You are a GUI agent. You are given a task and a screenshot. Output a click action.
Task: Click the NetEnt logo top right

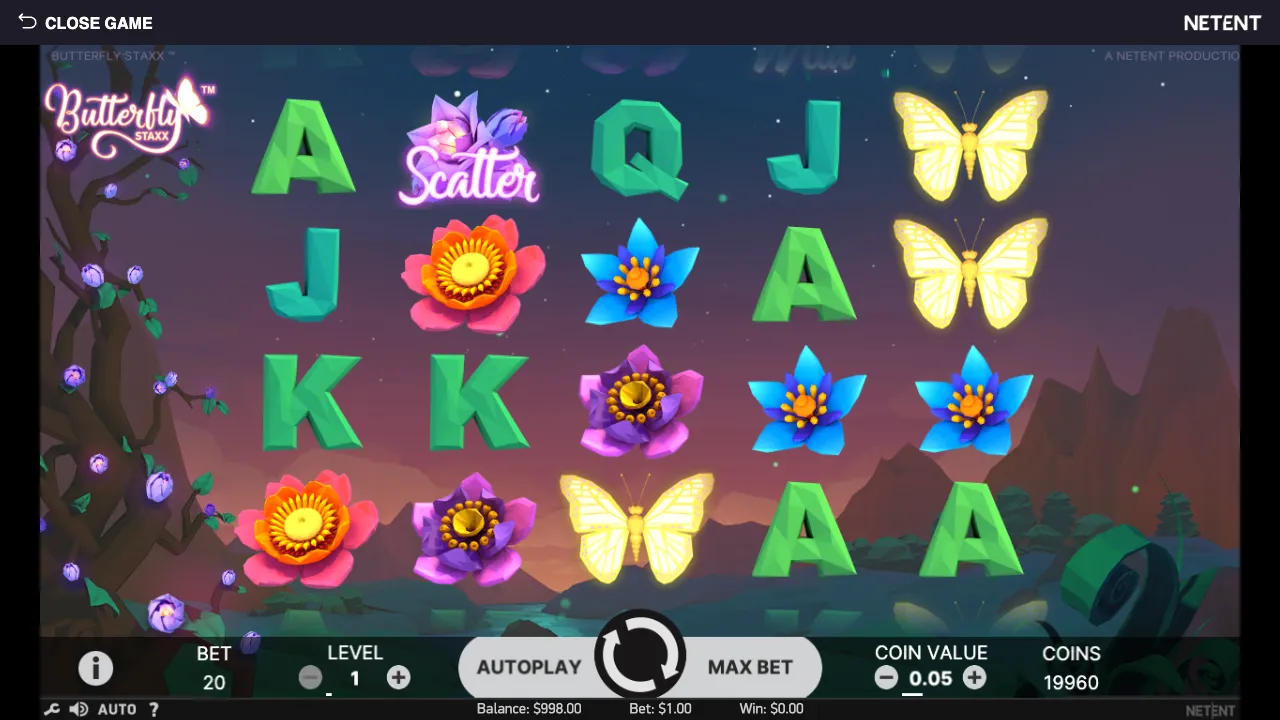click(x=1222, y=22)
